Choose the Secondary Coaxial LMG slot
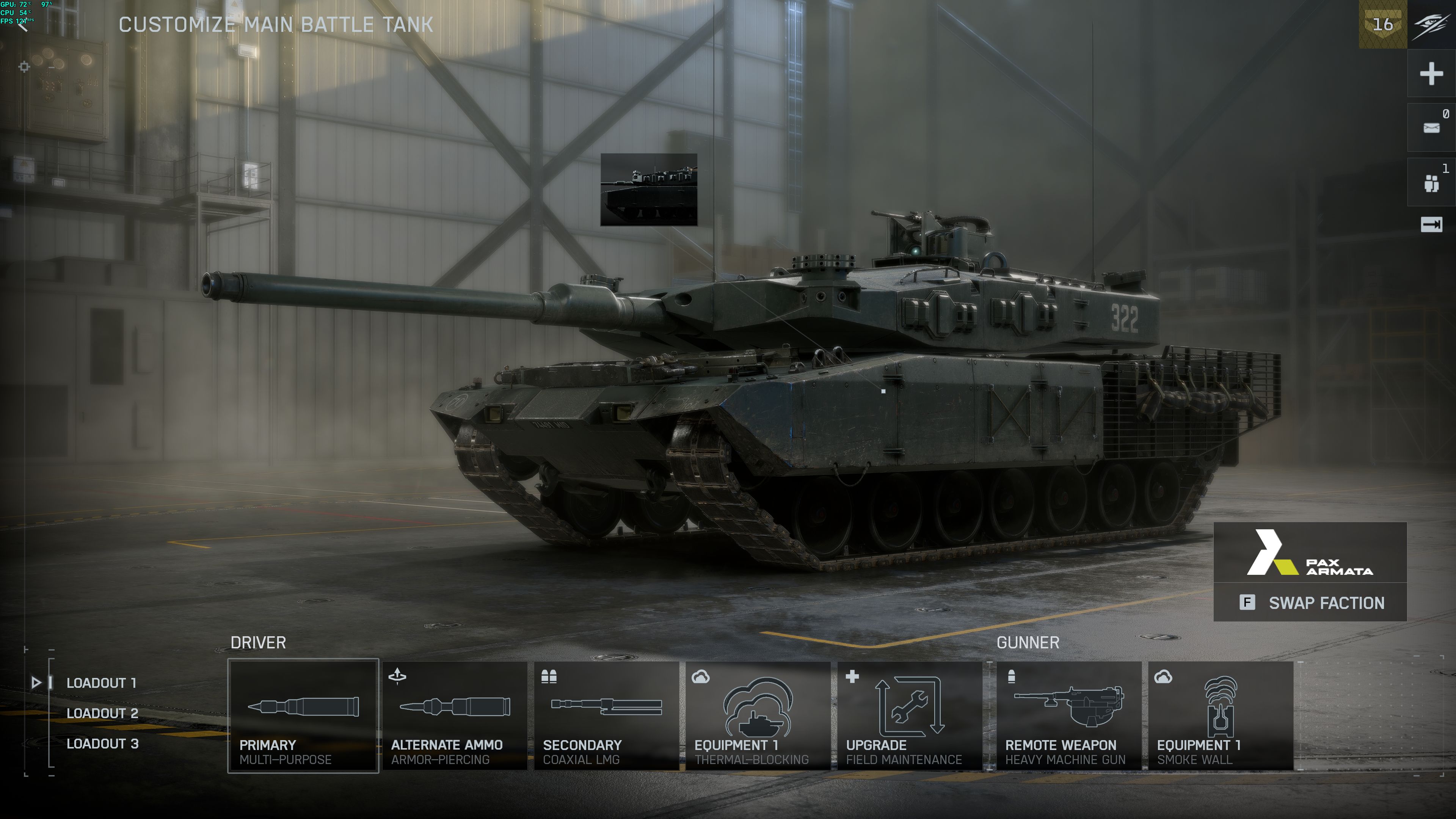1456x819 pixels. pyautogui.click(x=606, y=715)
